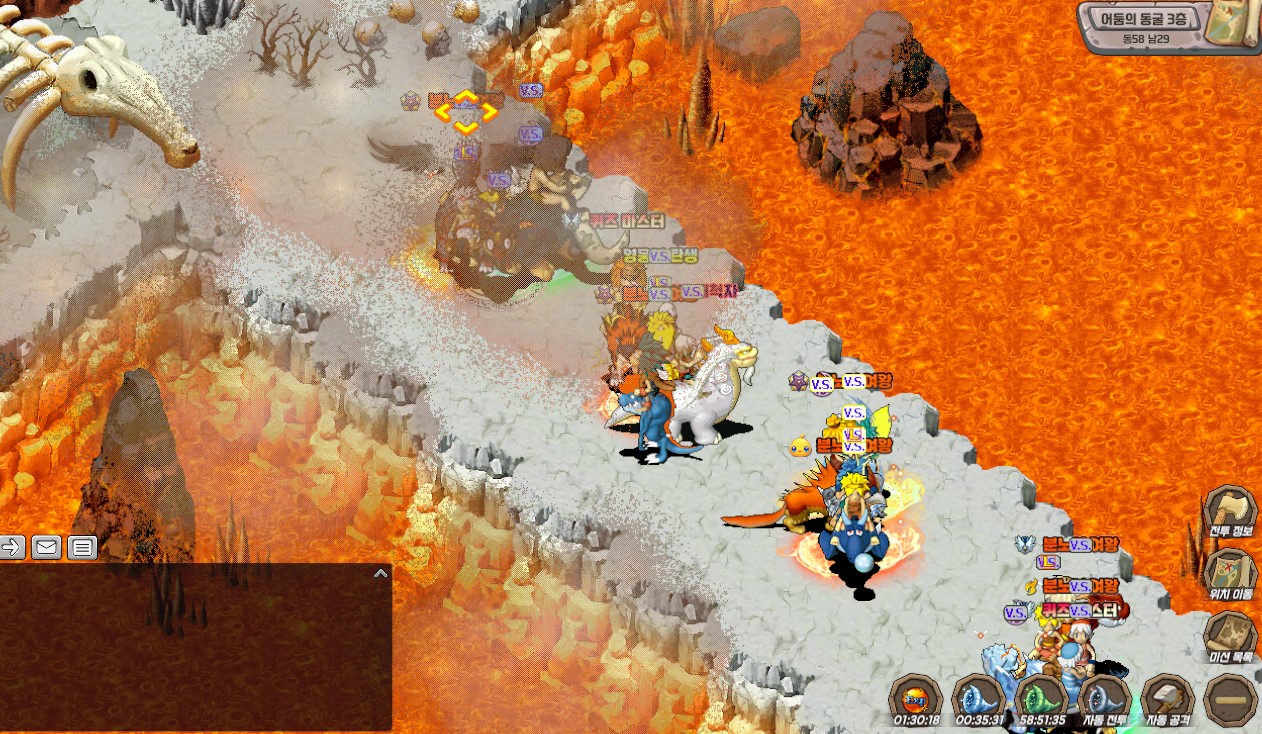This screenshot has height=734, width=1262.
Task: Click the arrow button above the chat box
Action: coord(13,547)
